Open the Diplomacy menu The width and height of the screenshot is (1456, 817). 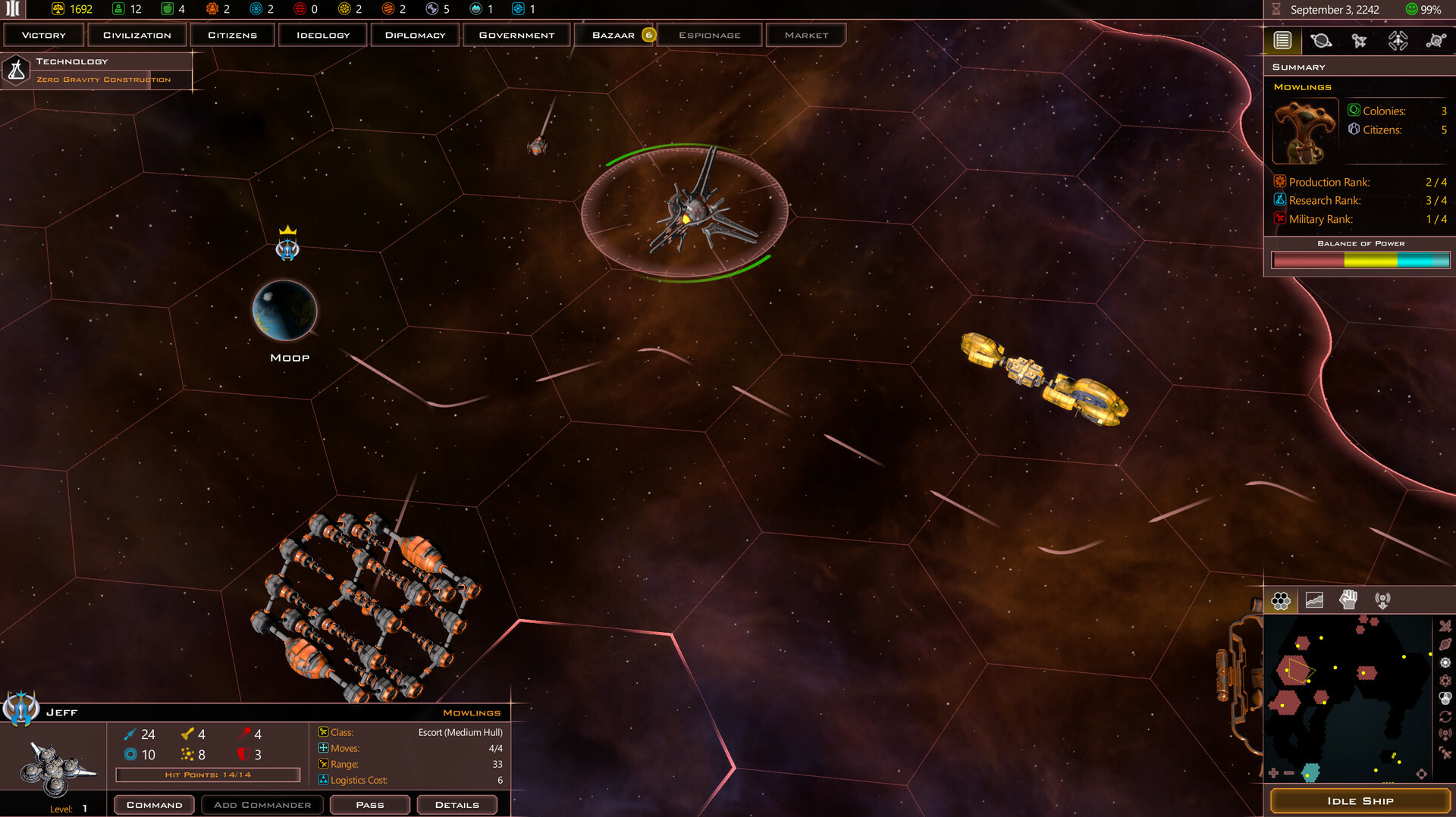click(414, 34)
